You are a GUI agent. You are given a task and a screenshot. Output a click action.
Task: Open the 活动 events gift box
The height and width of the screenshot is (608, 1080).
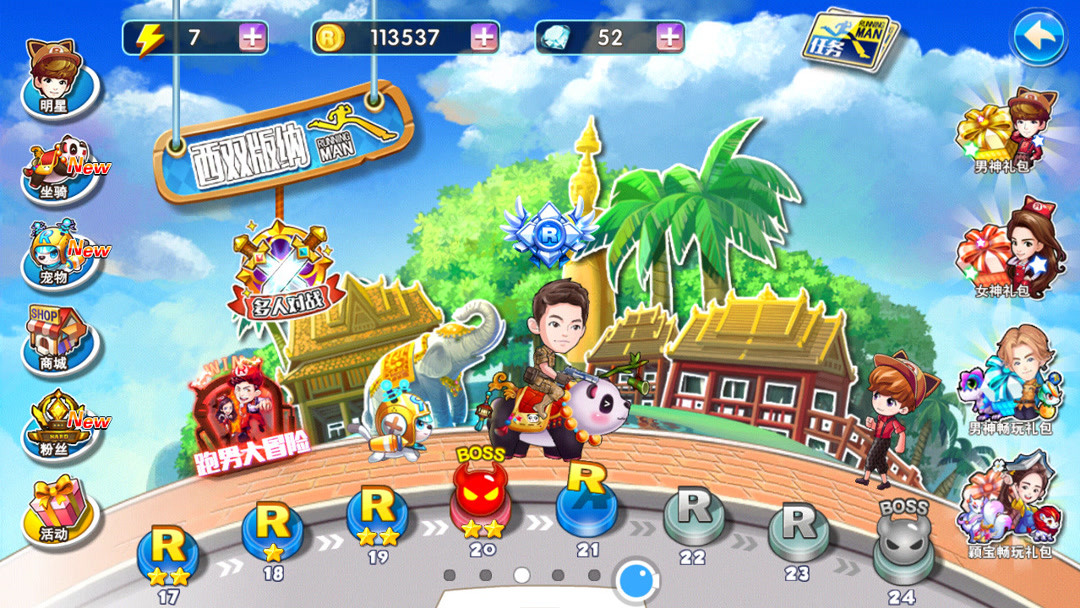[x=59, y=510]
